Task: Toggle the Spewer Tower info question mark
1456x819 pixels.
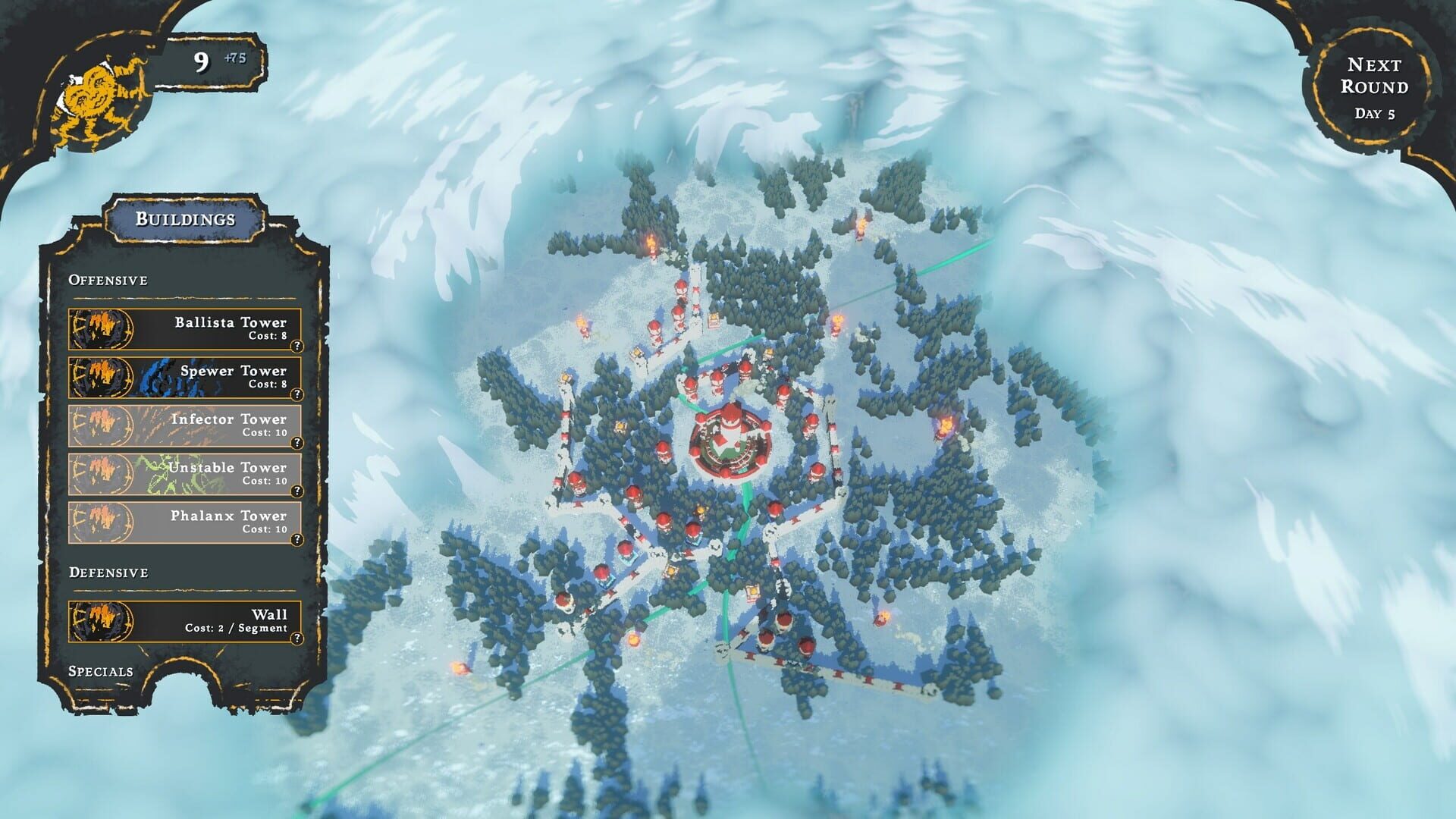Action: (x=297, y=394)
